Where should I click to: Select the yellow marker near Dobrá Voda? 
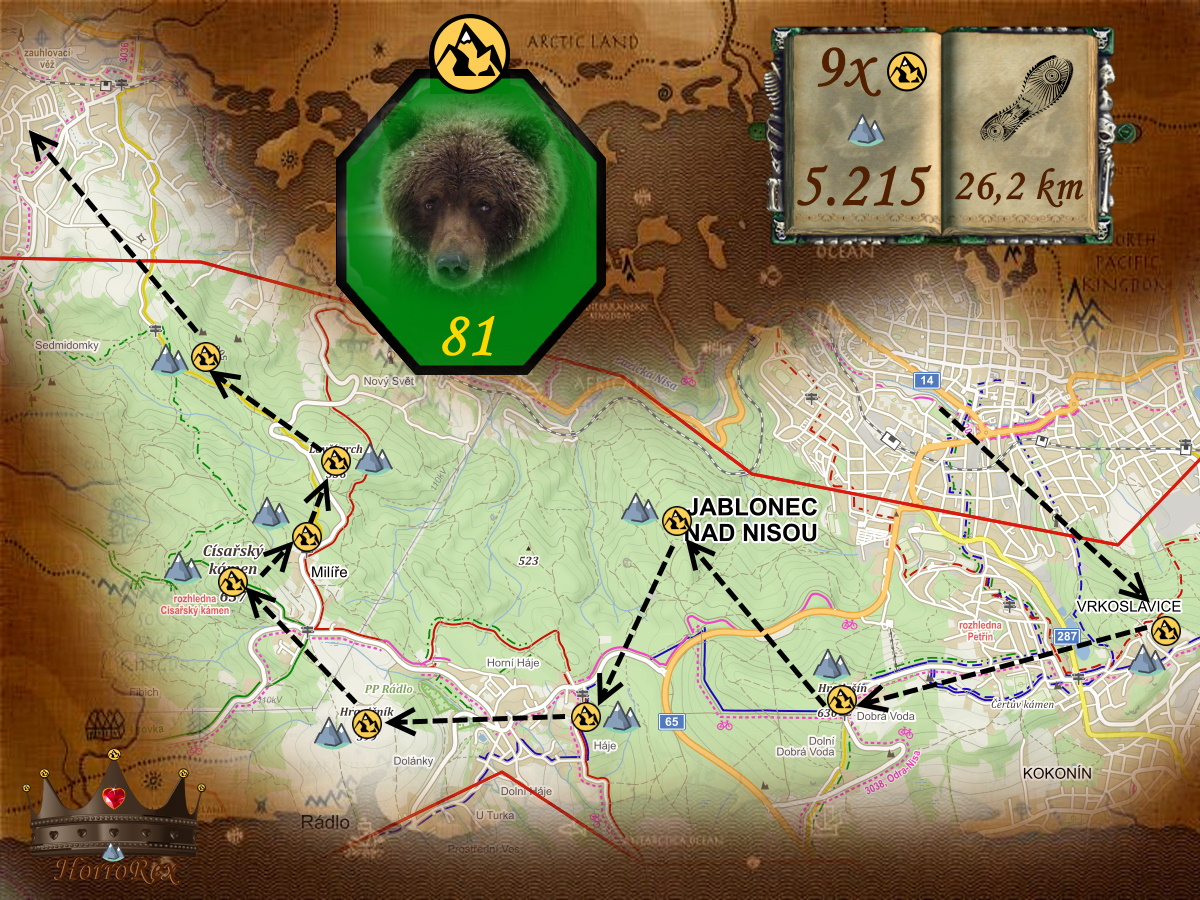tap(841, 701)
